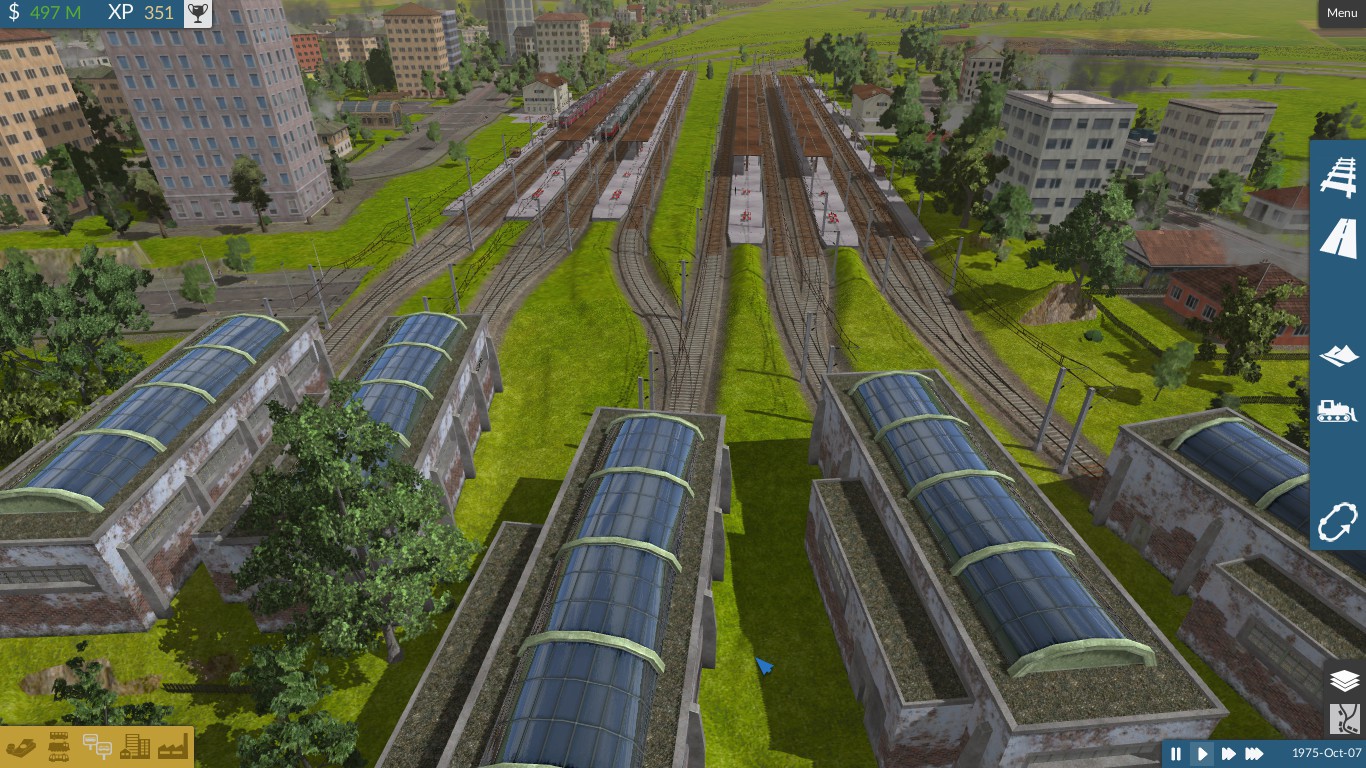Click the XP counter
The width and height of the screenshot is (1366, 768).
[140, 13]
